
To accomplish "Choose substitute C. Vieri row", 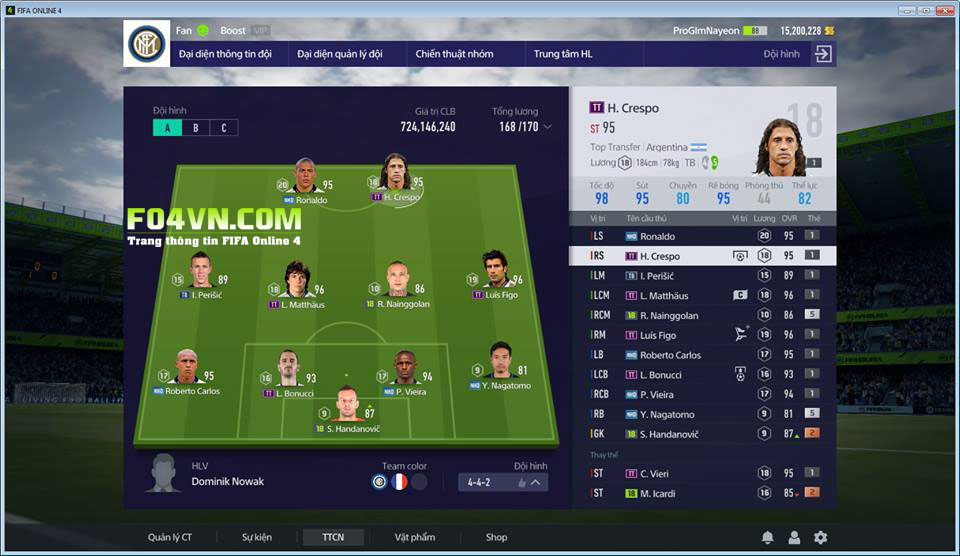I will pyautogui.click(x=700, y=473).
